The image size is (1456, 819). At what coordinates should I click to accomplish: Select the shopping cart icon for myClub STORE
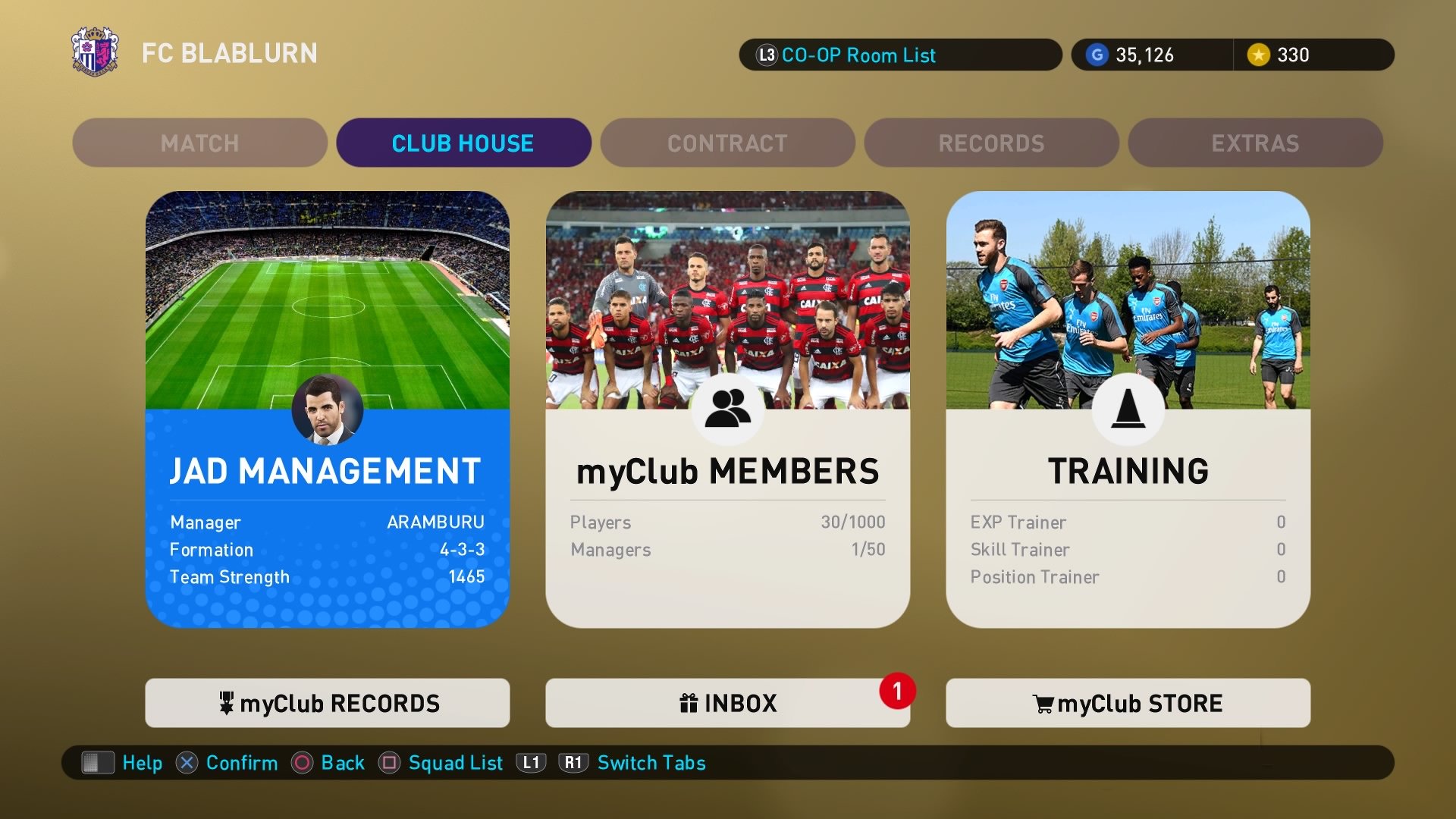point(1042,703)
